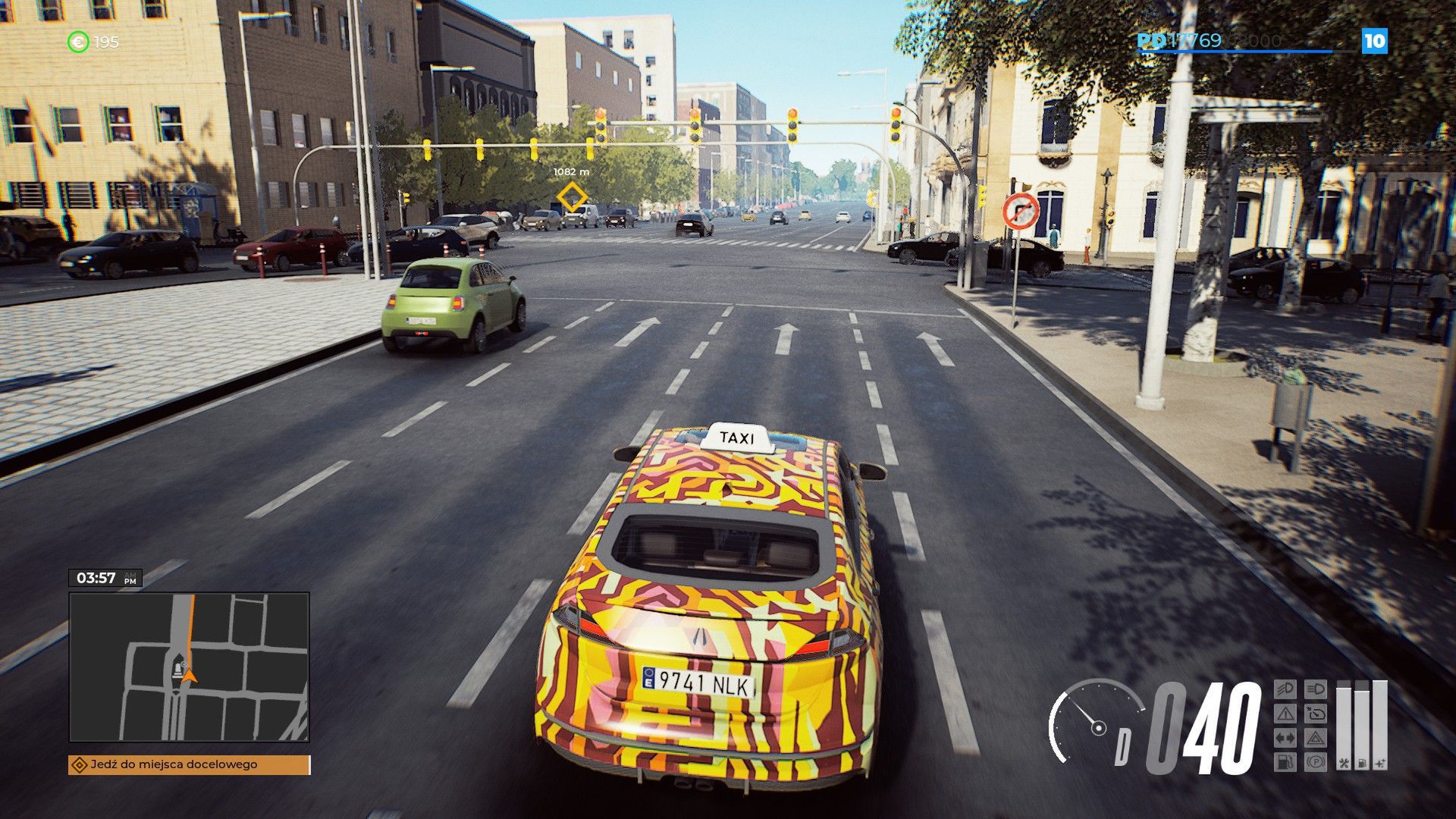Click the high beam headlights icon
Screen dimensions: 1456x819
1316,689
